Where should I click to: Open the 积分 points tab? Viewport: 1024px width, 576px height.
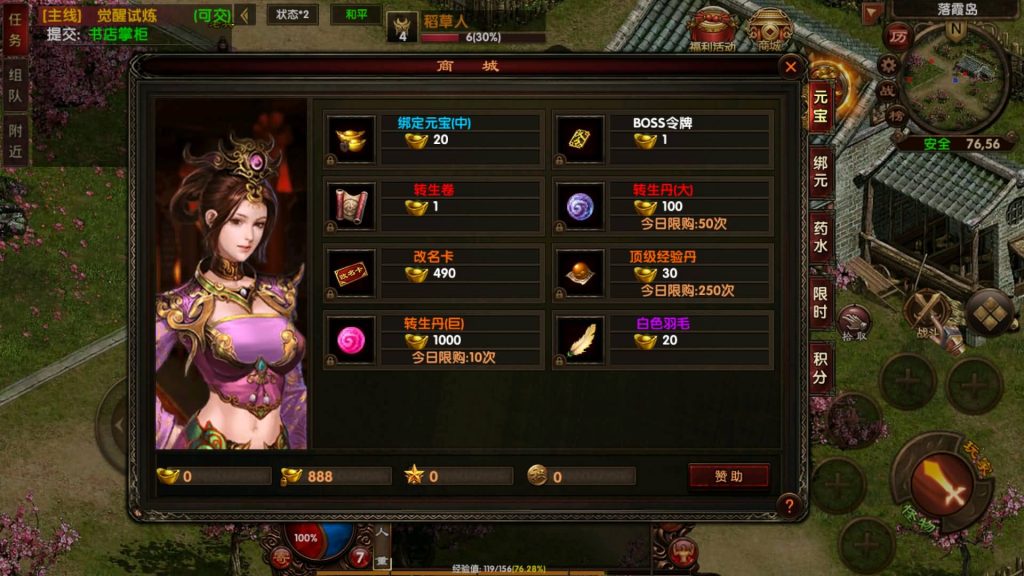820,367
